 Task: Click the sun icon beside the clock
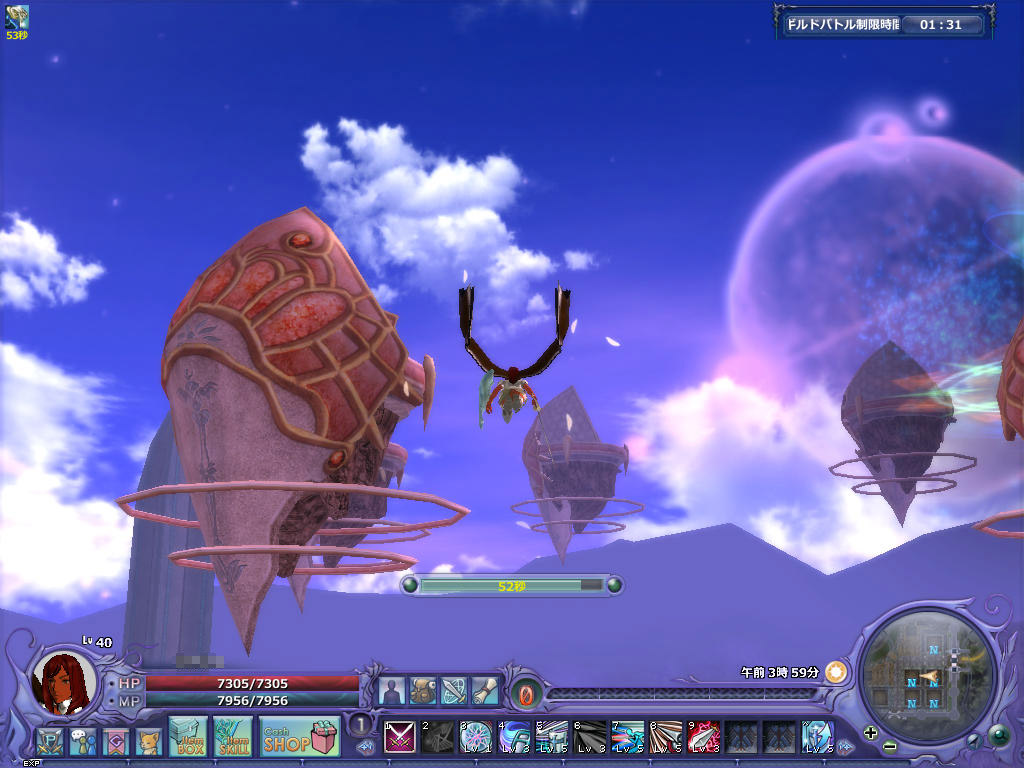click(836, 672)
